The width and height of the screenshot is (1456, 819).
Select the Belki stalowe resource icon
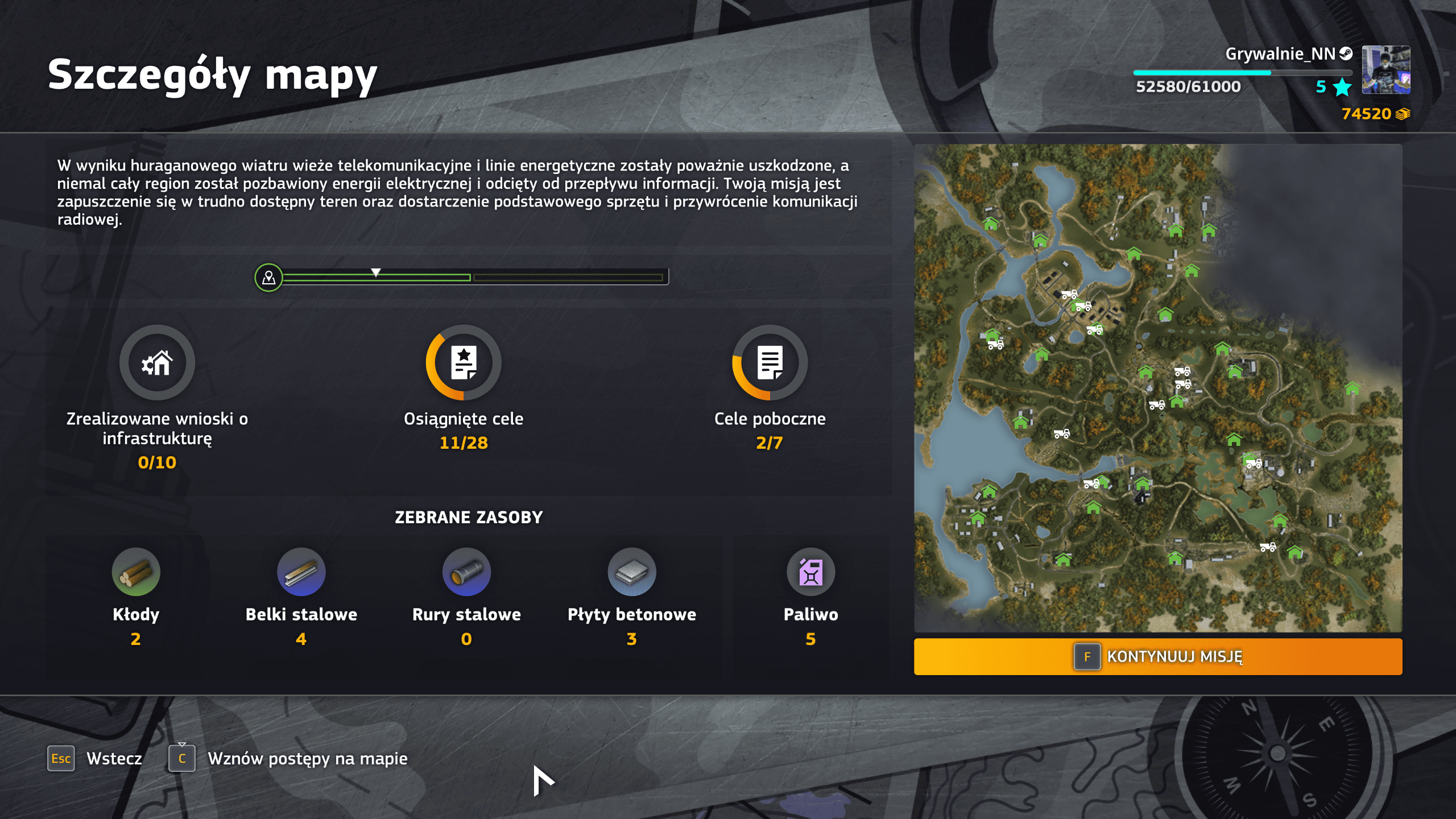pyautogui.click(x=301, y=572)
